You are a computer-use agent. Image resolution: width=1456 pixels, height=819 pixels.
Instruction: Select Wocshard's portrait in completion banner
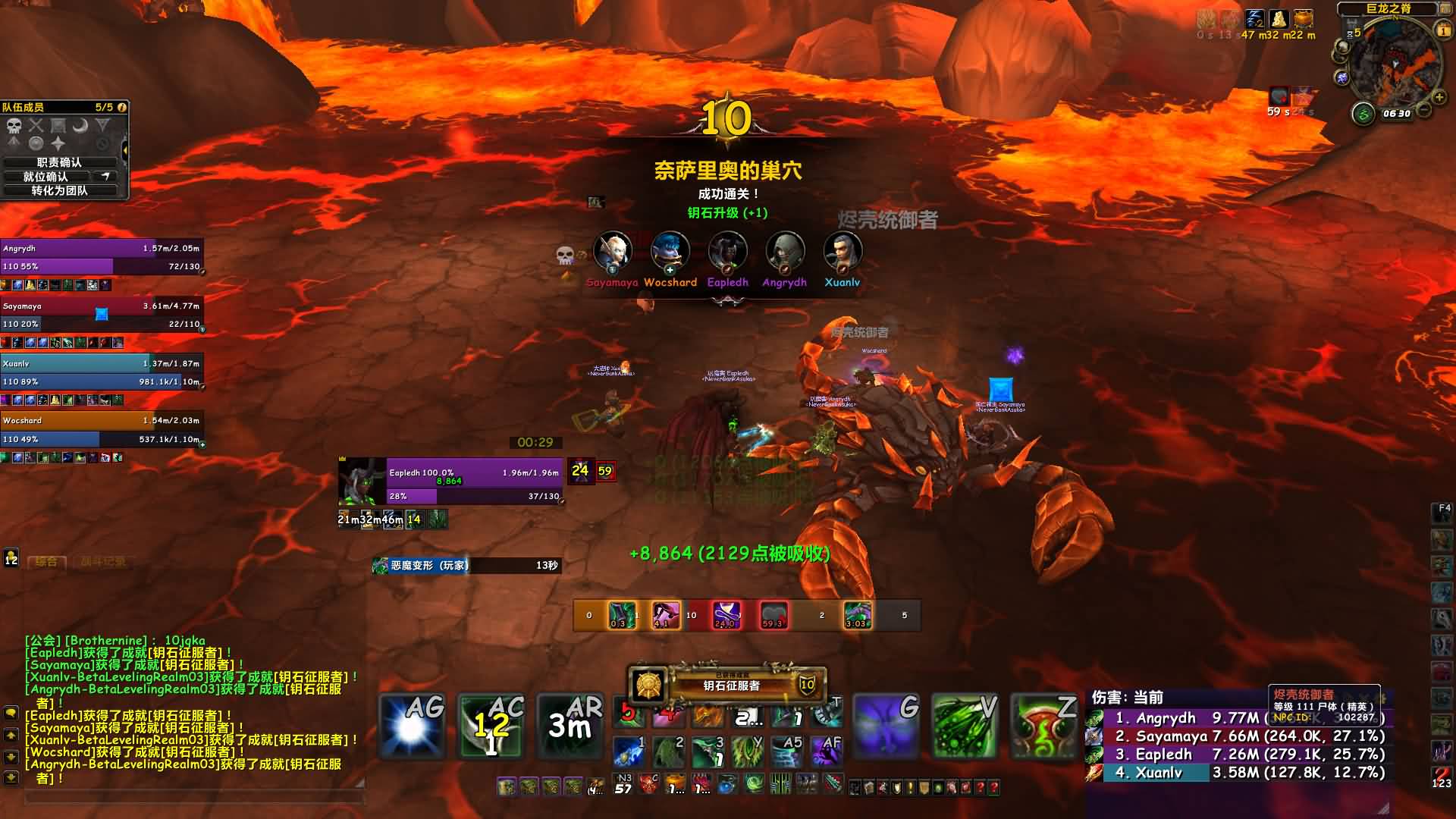point(670,253)
